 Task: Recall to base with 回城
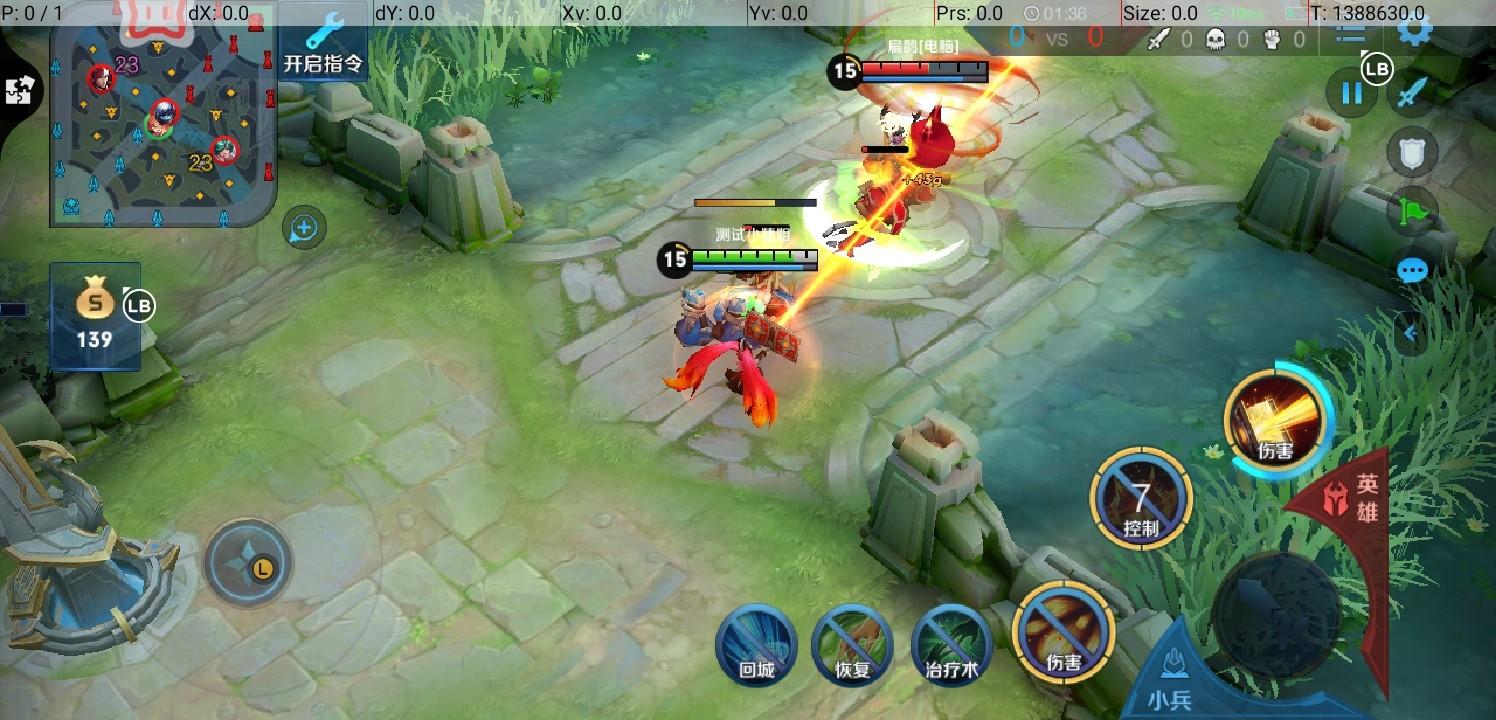pos(756,644)
